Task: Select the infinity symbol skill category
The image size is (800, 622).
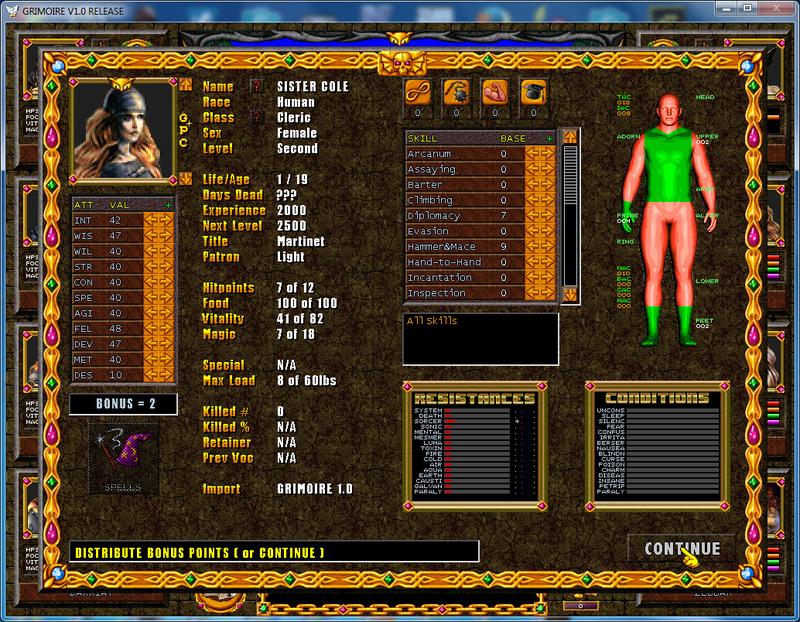Action: 417,92
